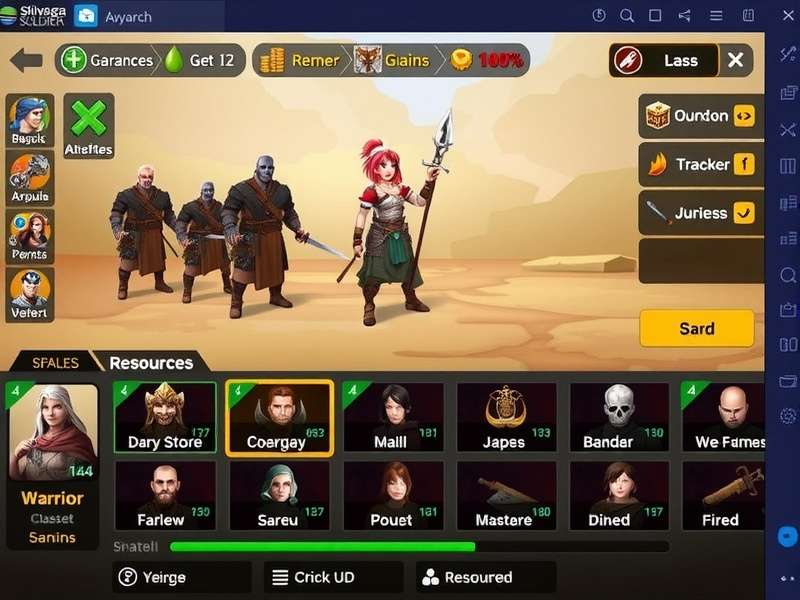
Task: Select the Velert portrait in sidebar
Action: point(30,294)
